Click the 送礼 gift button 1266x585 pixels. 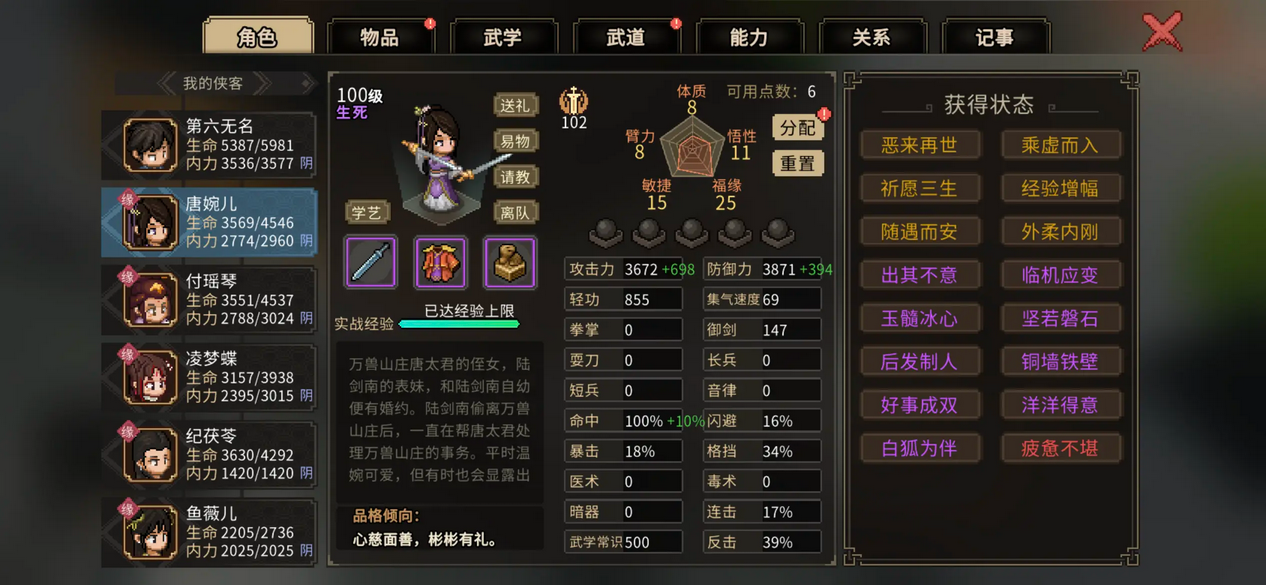point(515,105)
